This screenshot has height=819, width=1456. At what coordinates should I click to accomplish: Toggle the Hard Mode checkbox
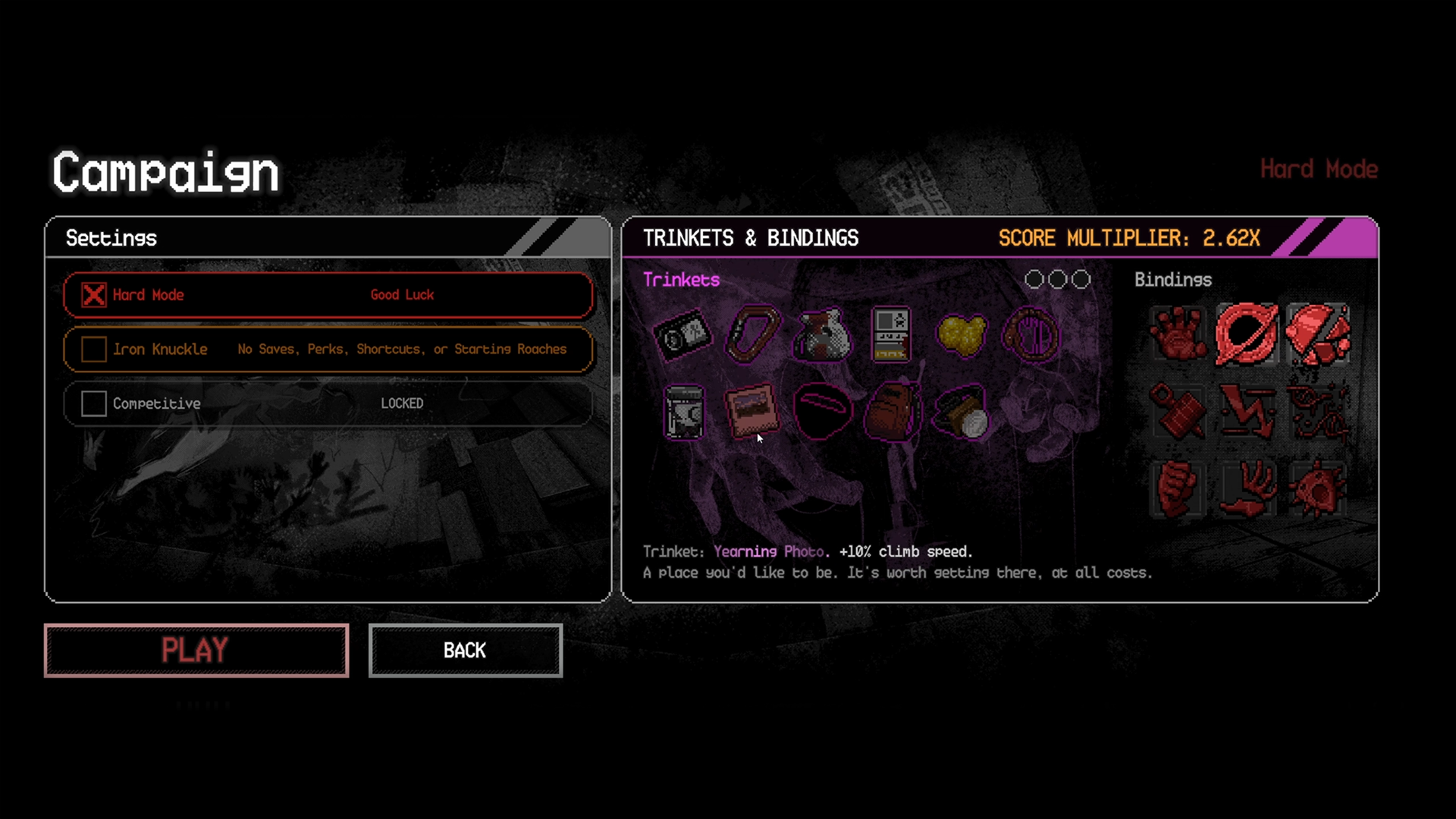(x=94, y=295)
